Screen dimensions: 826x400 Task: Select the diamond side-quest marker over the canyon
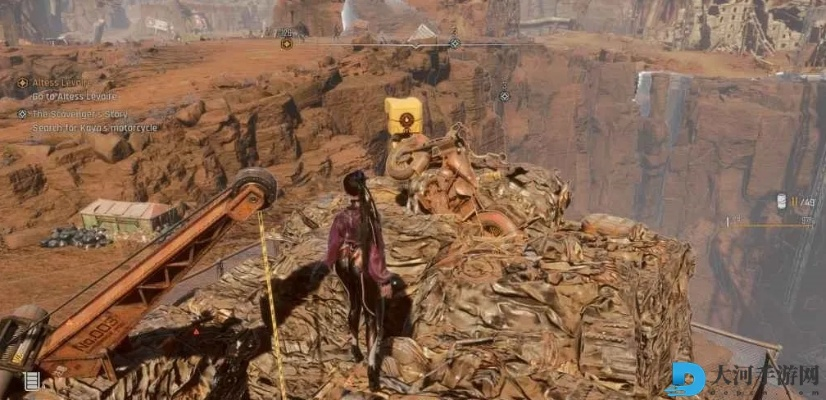(504, 97)
